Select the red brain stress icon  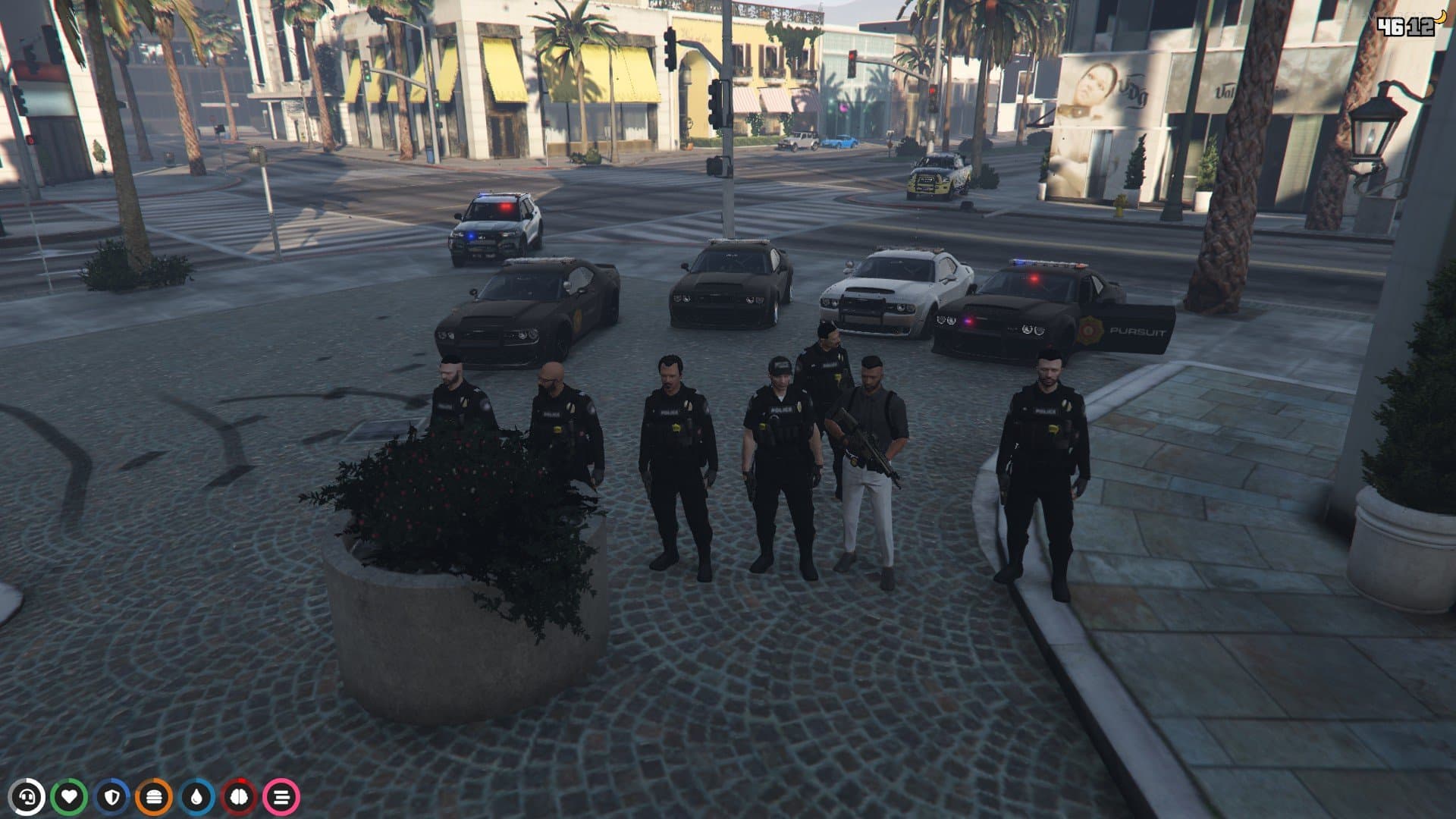(239, 797)
